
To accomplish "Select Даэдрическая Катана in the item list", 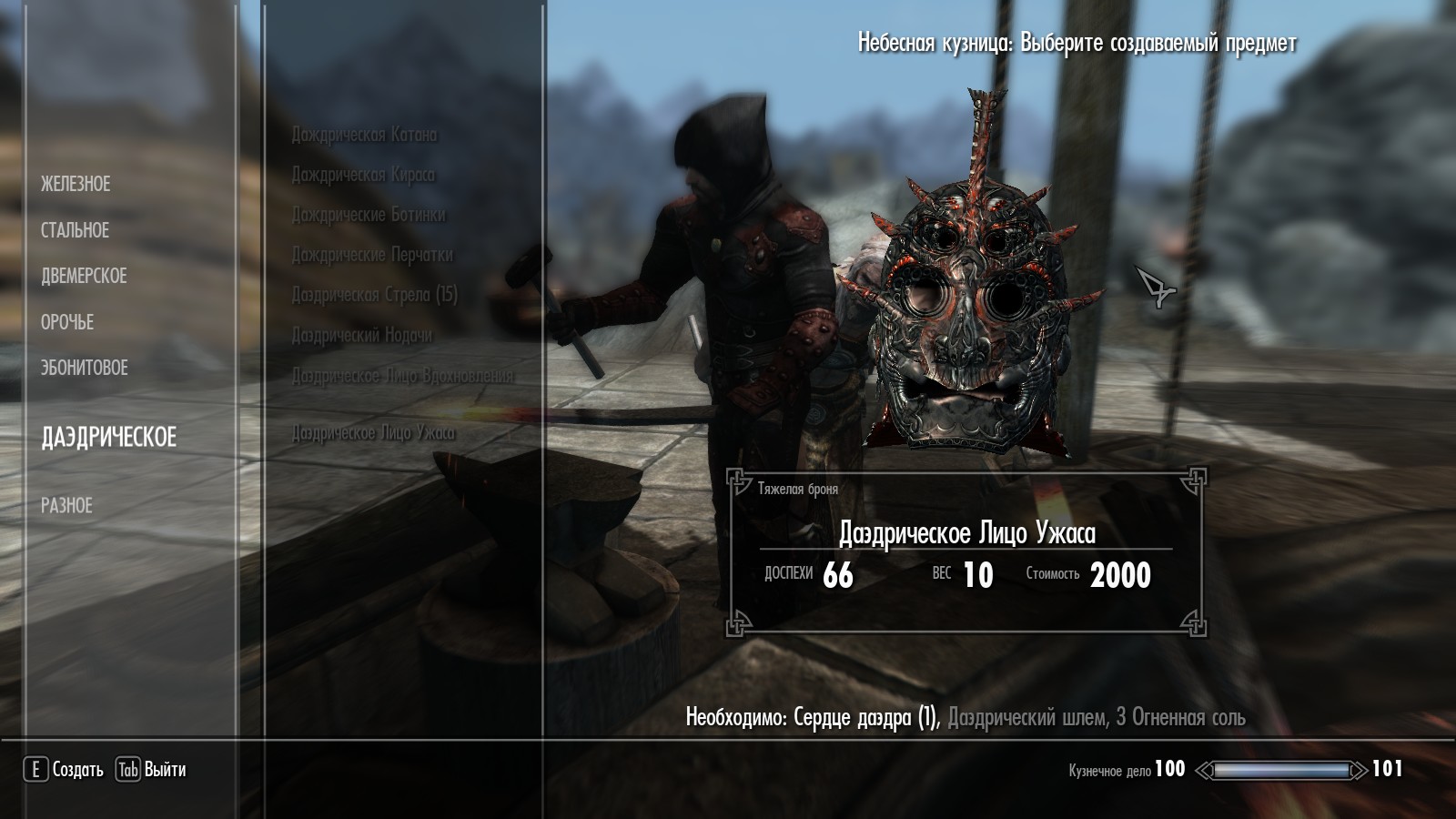I will coord(364,135).
